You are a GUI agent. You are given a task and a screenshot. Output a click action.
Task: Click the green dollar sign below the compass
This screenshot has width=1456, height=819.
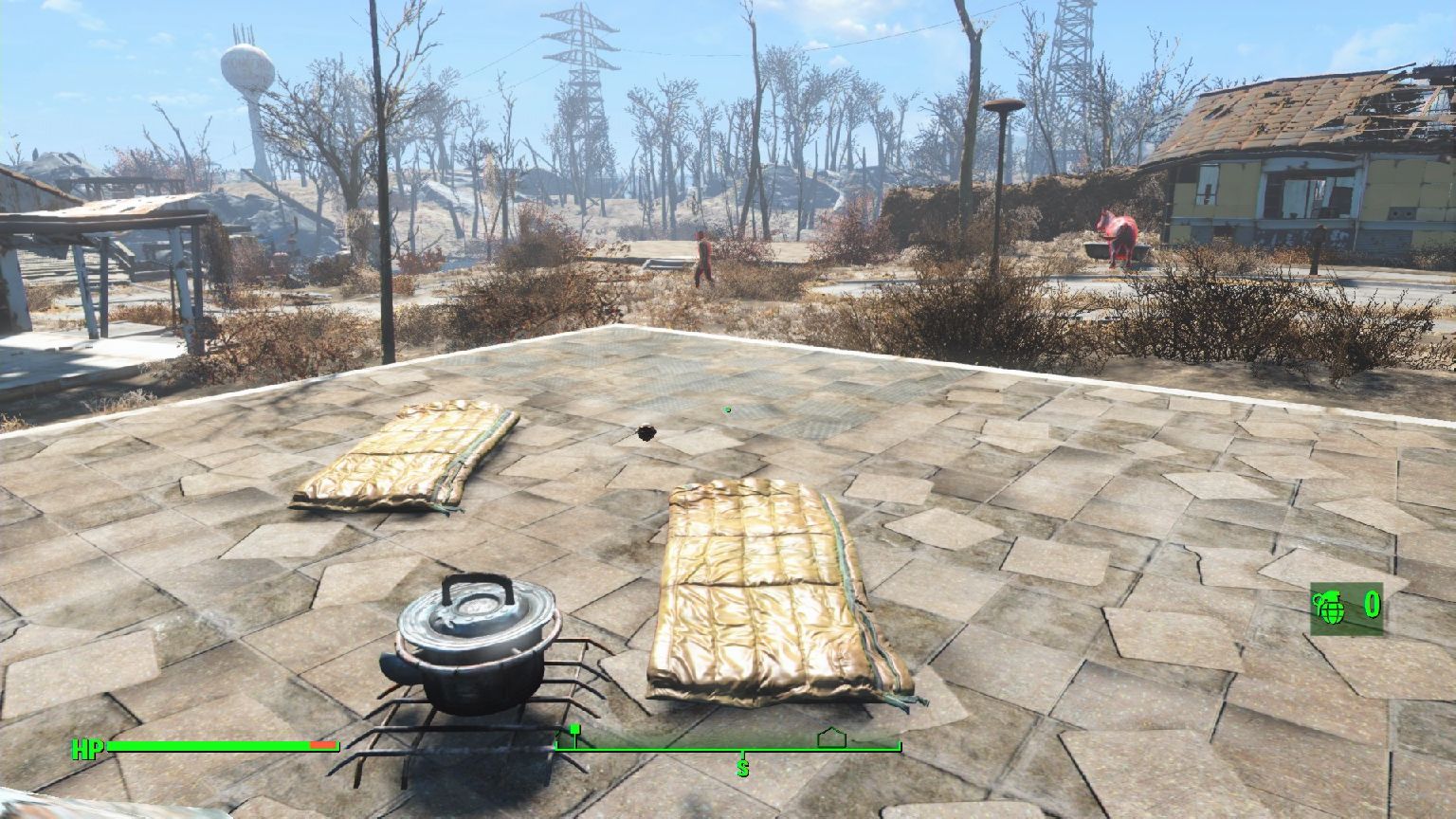point(742,770)
